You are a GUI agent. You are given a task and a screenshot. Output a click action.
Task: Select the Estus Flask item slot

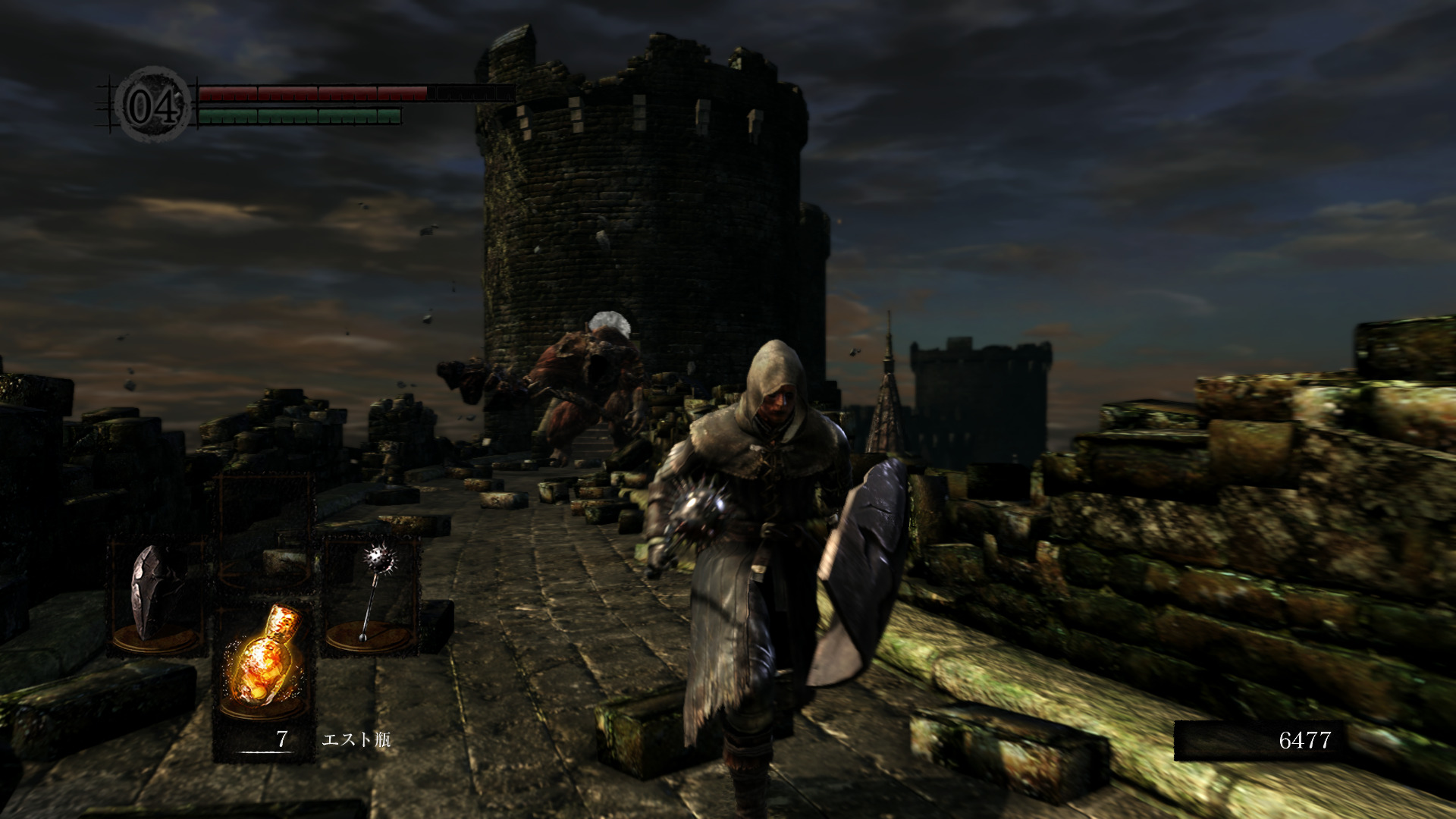click(264, 666)
